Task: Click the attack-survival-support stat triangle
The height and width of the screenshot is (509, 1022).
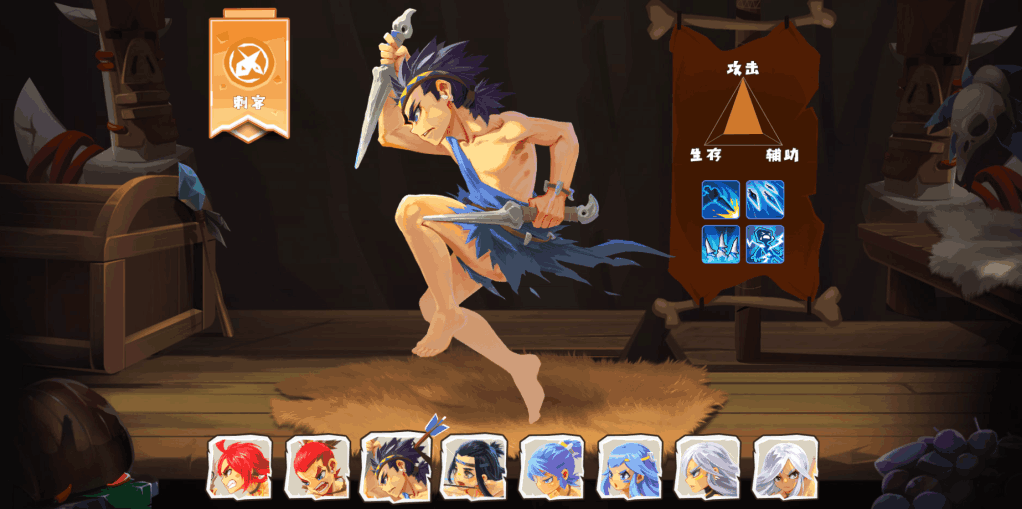Action: point(743,113)
